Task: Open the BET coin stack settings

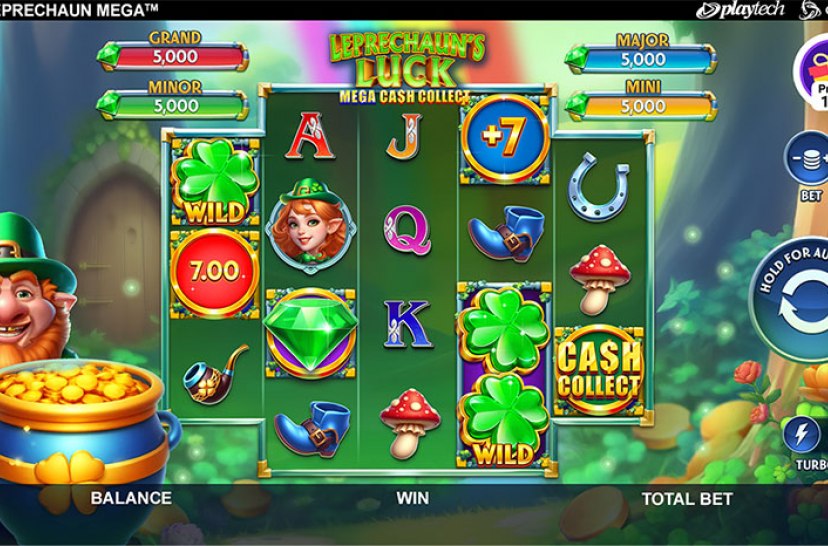Action: coord(808,161)
